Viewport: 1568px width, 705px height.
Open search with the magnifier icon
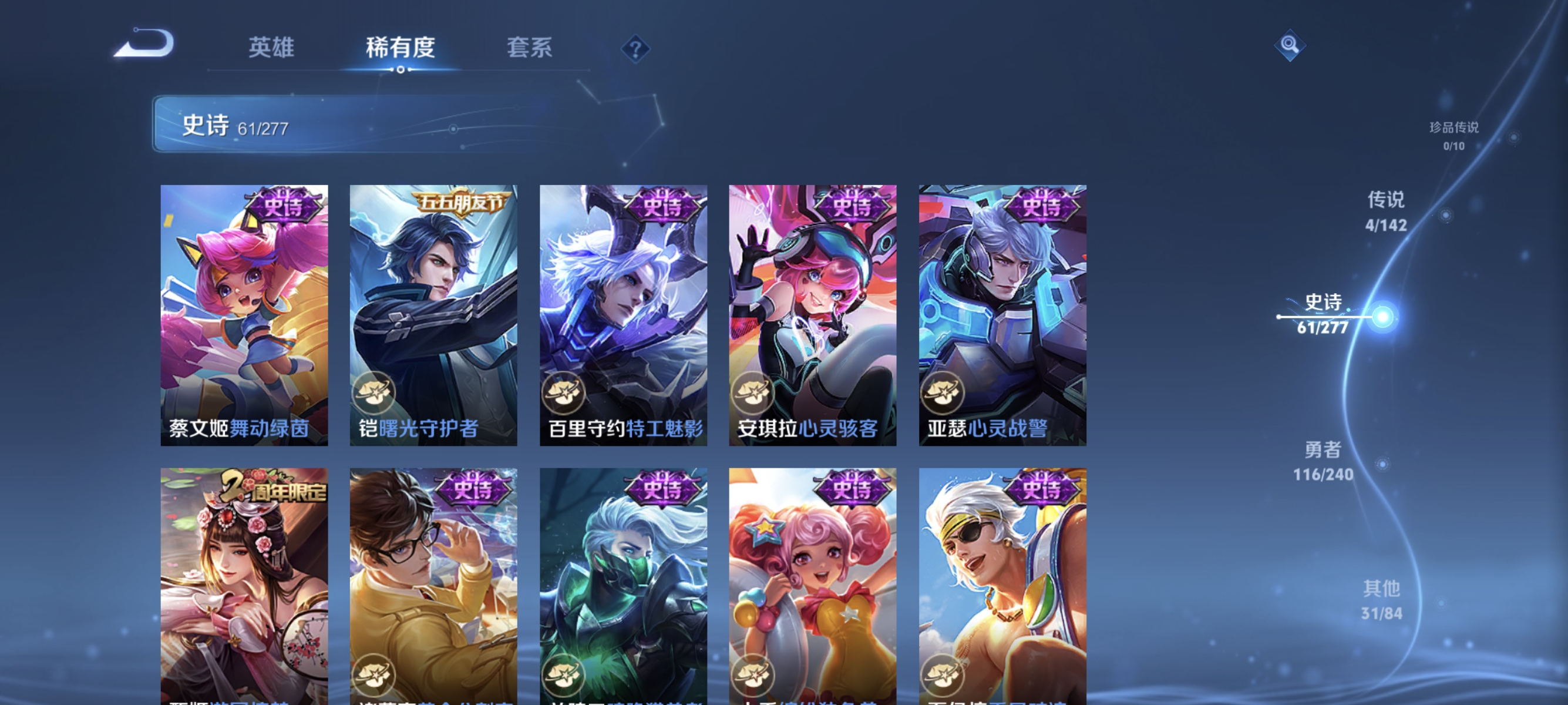(1290, 45)
